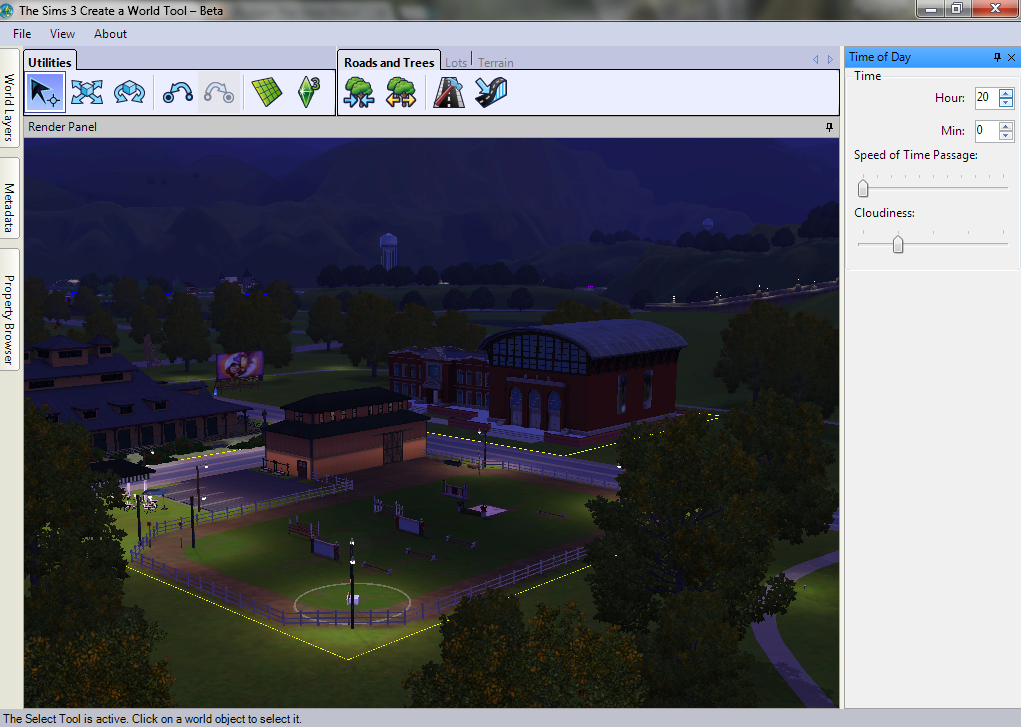Switch to the Lots tab
This screenshot has height=727, width=1021.
point(456,63)
